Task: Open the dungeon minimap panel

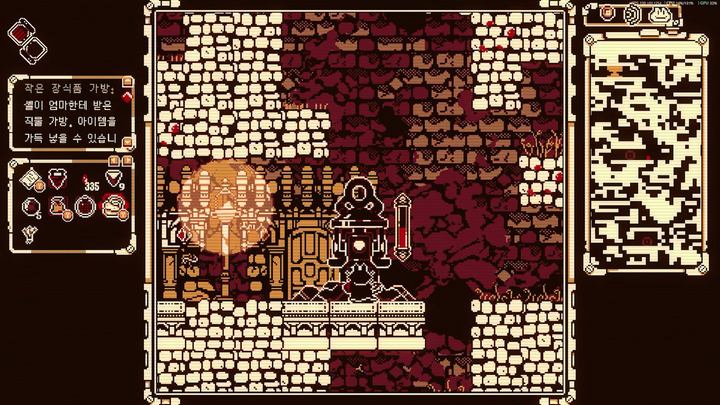Action: (x=643, y=152)
